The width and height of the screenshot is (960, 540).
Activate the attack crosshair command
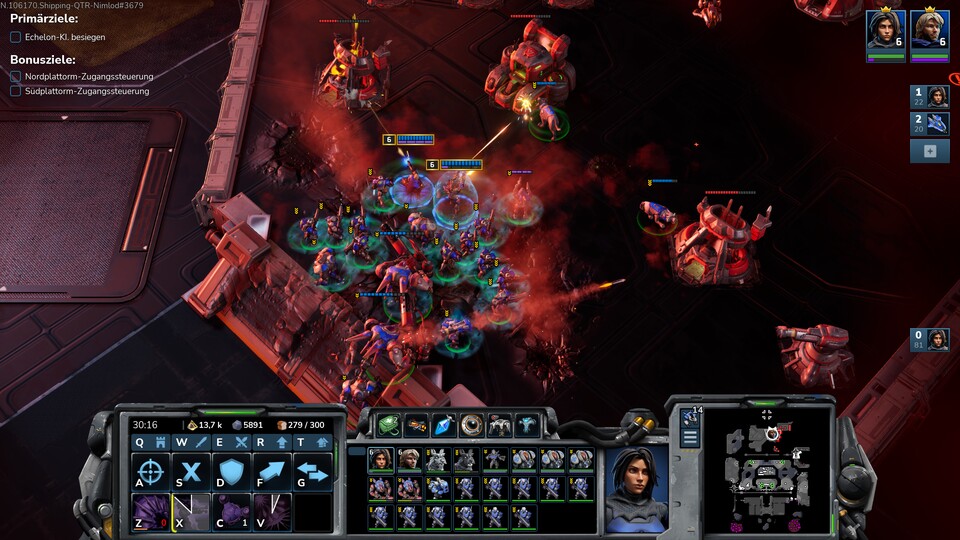150,472
